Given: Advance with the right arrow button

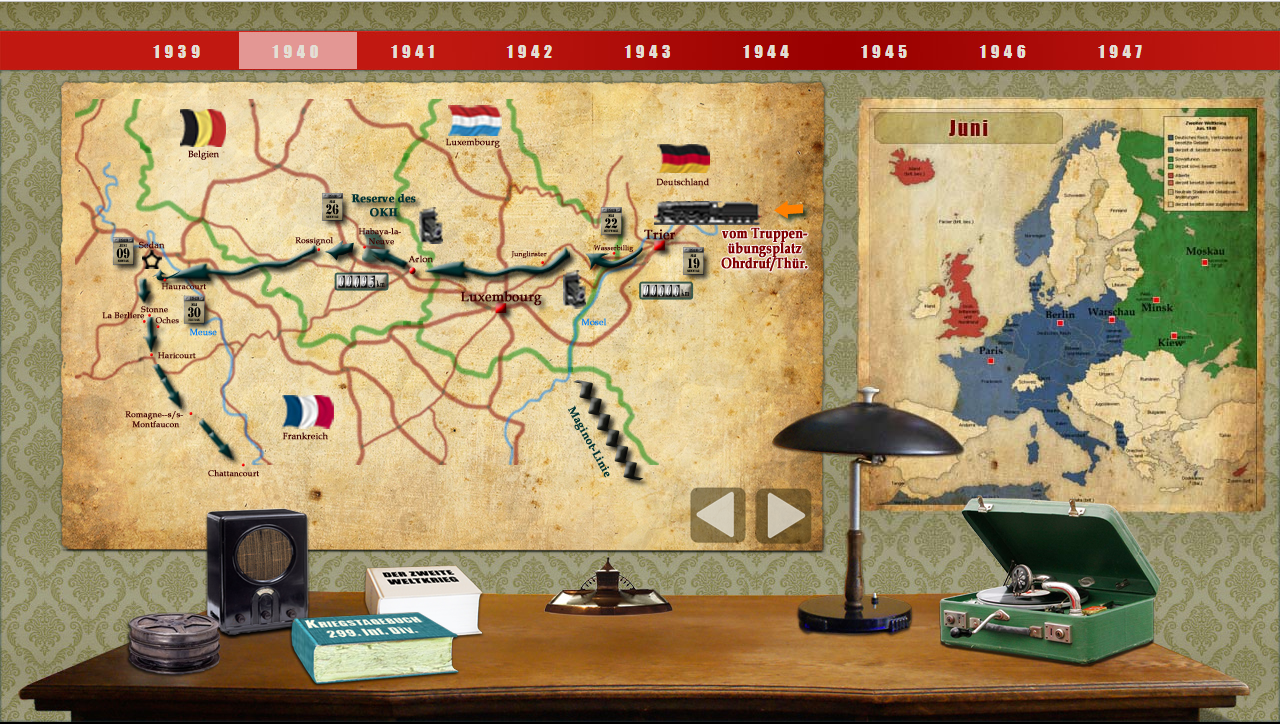Looking at the screenshot, I should click(x=783, y=515).
